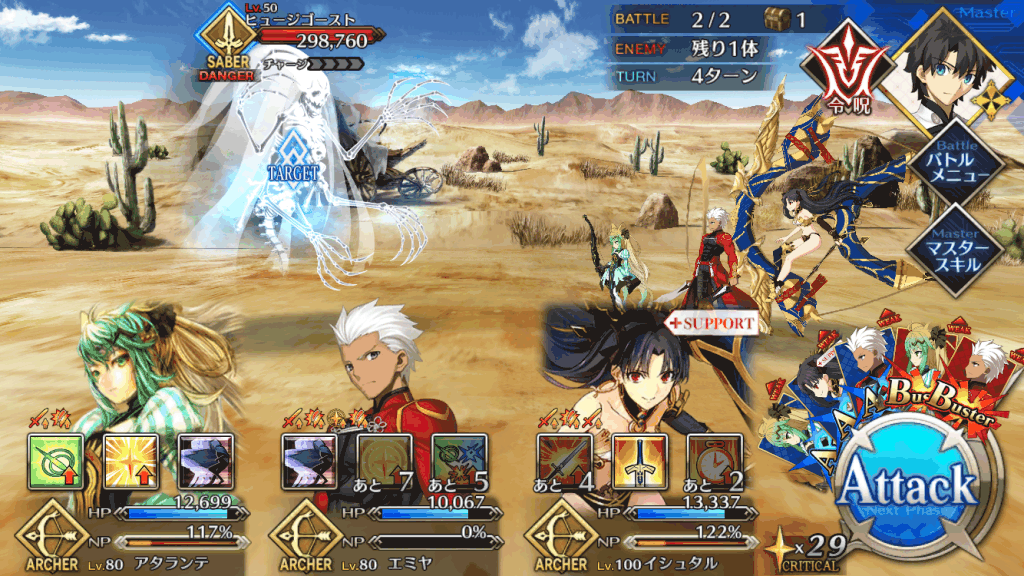
Task: Use Emiya's dark crow skill
Action: click(x=307, y=461)
